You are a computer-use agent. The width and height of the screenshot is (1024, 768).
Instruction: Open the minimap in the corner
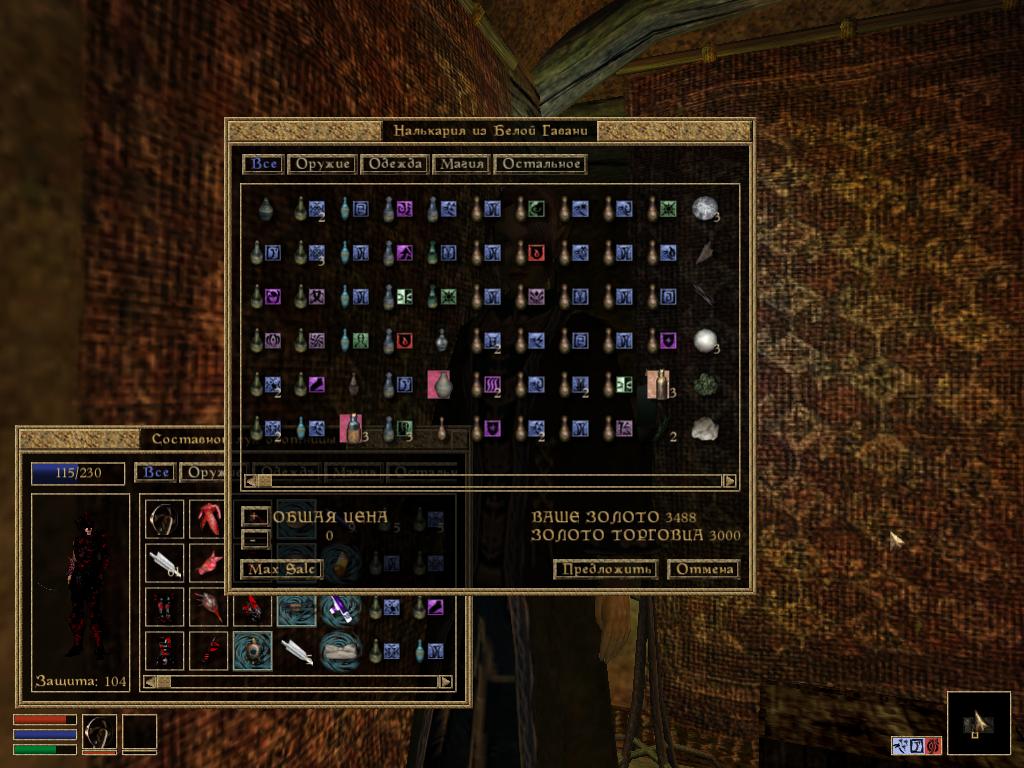click(x=977, y=722)
